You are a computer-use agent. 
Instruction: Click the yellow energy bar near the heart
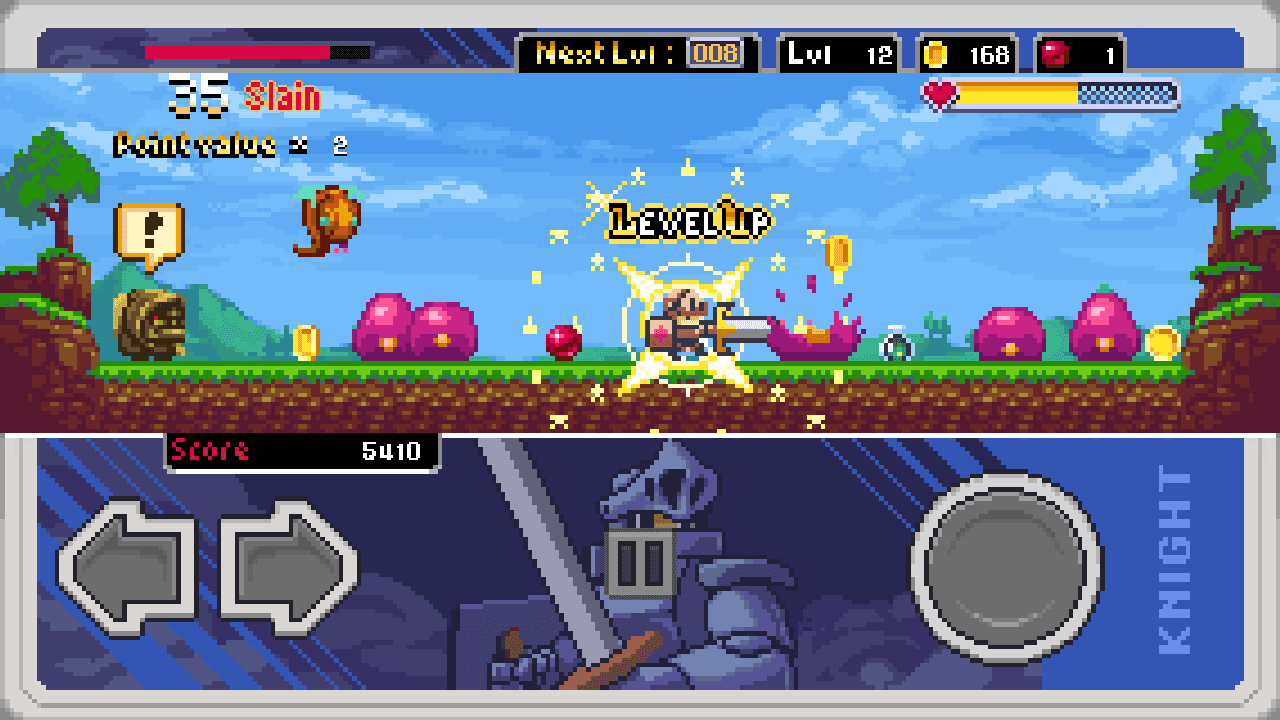click(x=1015, y=92)
